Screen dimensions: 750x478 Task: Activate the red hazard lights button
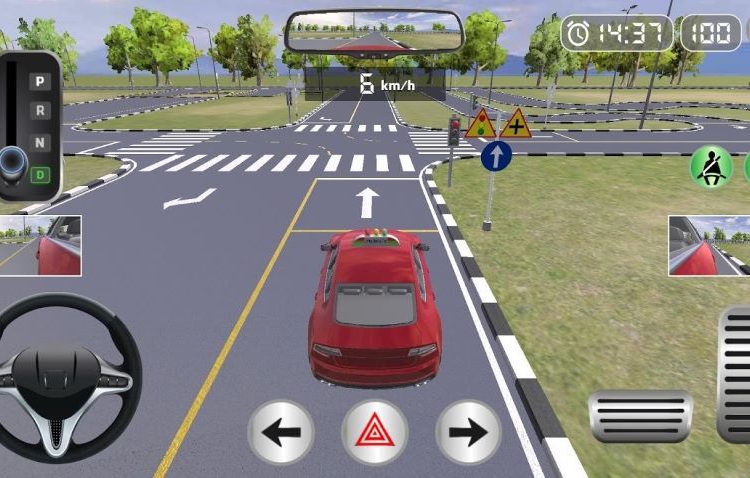(x=375, y=432)
